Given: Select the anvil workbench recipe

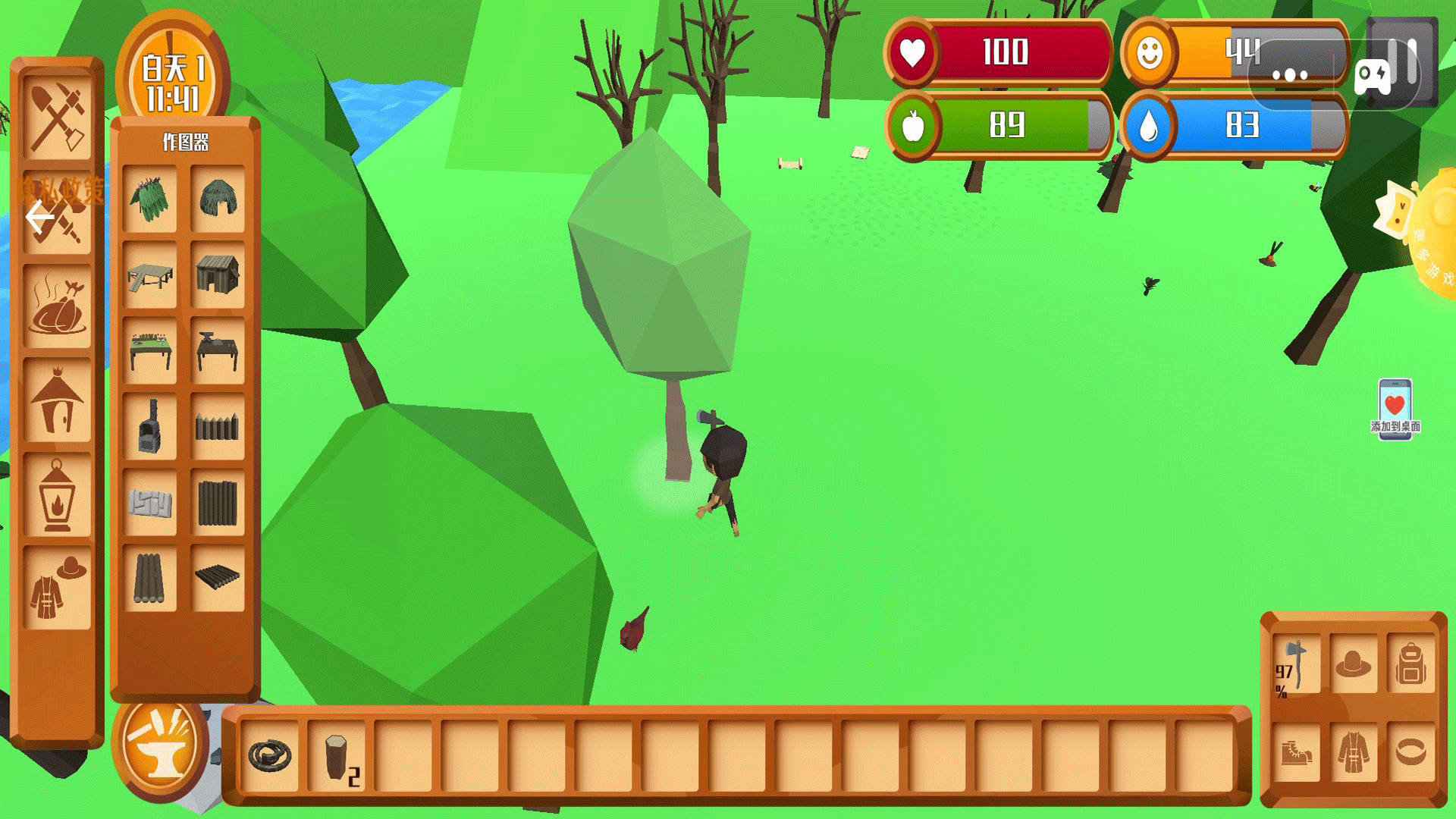Looking at the screenshot, I should click(218, 350).
